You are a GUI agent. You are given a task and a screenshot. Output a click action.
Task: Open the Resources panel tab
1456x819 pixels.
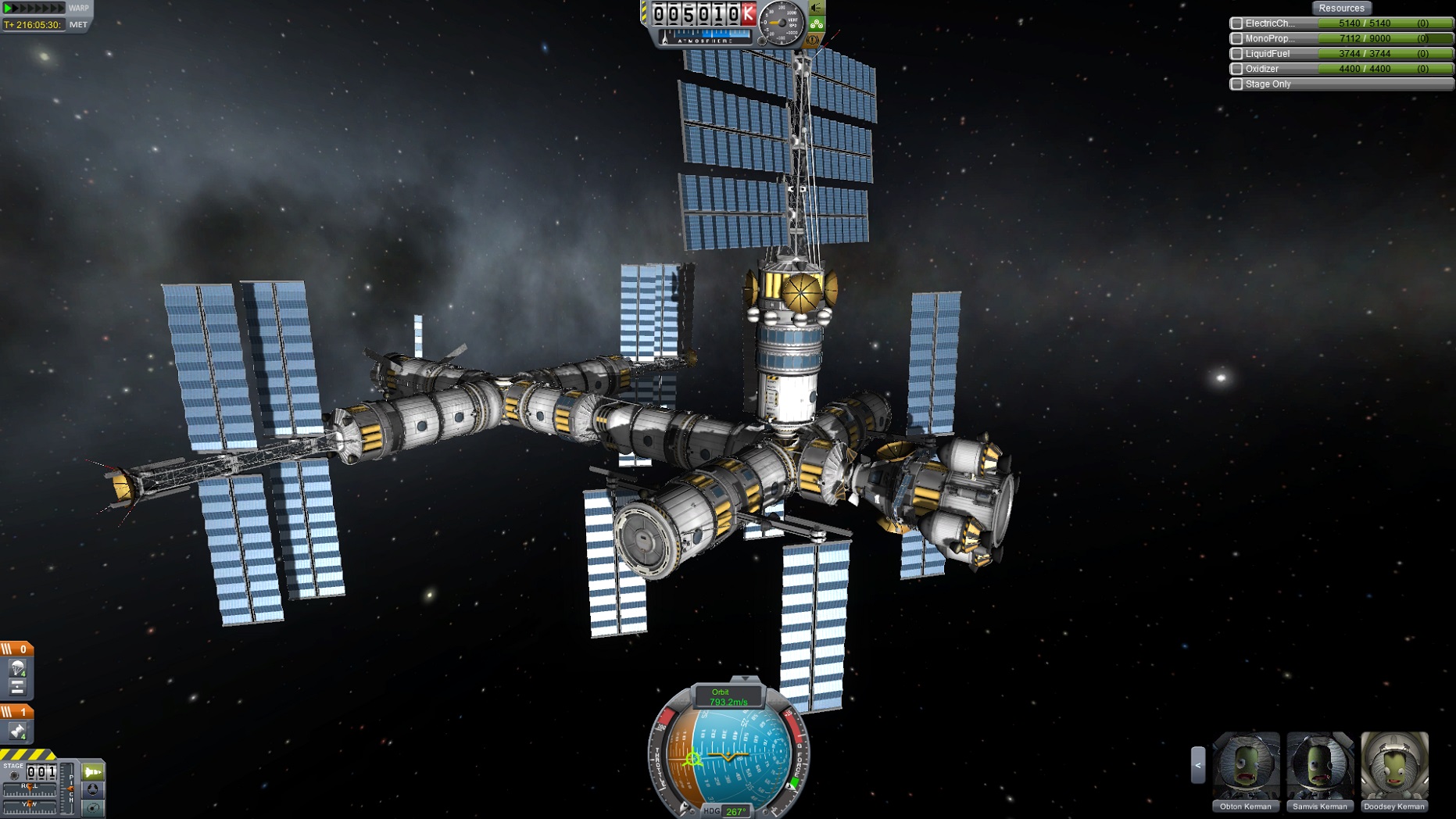coord(1341,8)
